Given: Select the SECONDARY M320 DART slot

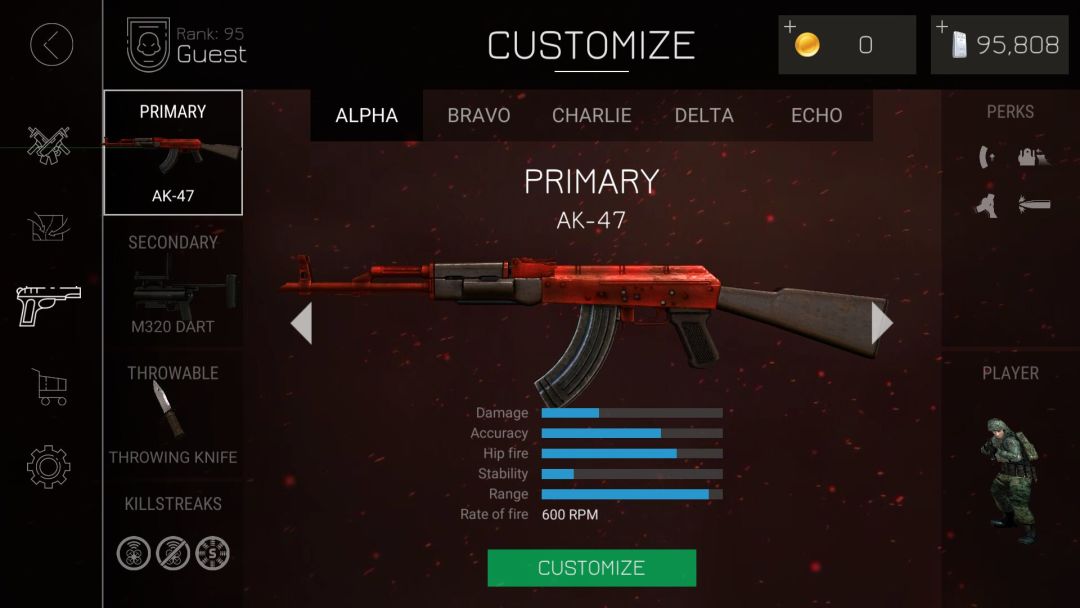Looking at the screenshot, I should [173, 285].
